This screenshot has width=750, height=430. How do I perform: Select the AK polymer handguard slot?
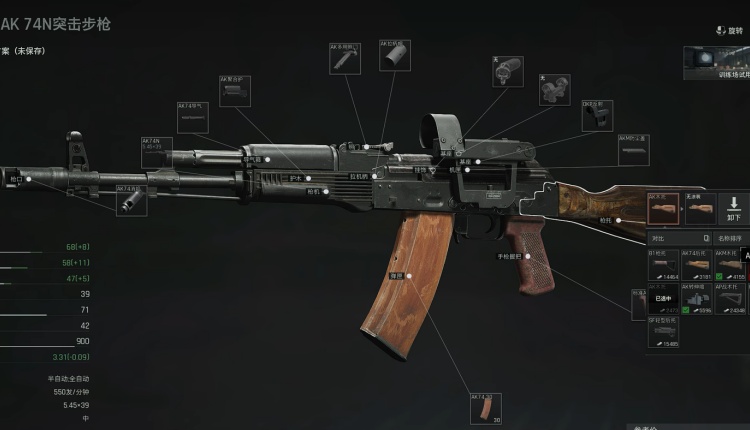coord(236,91)
